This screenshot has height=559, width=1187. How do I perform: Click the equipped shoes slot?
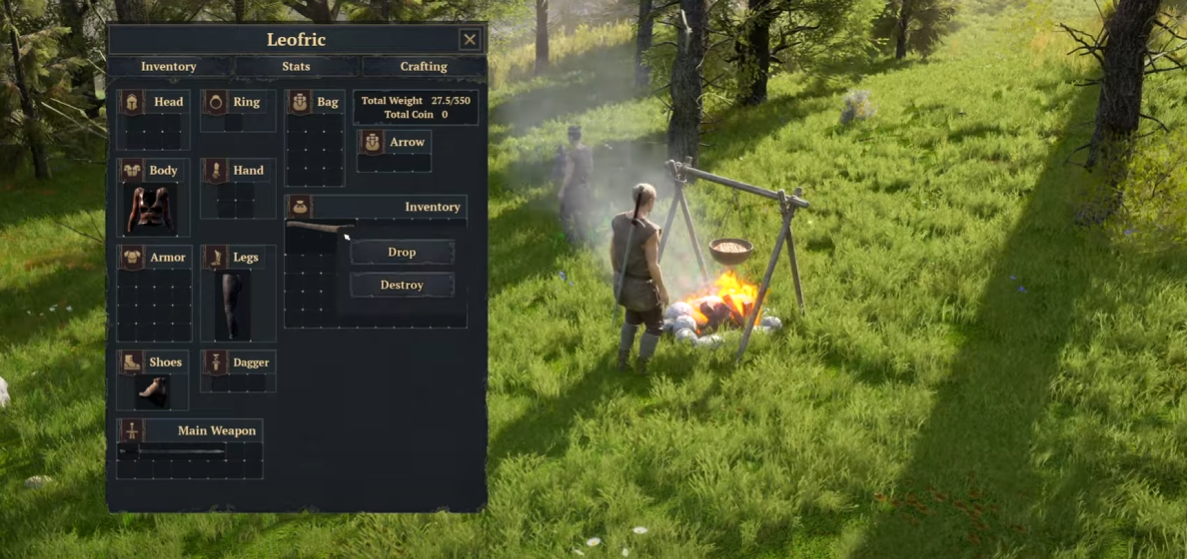click(152, 391)
